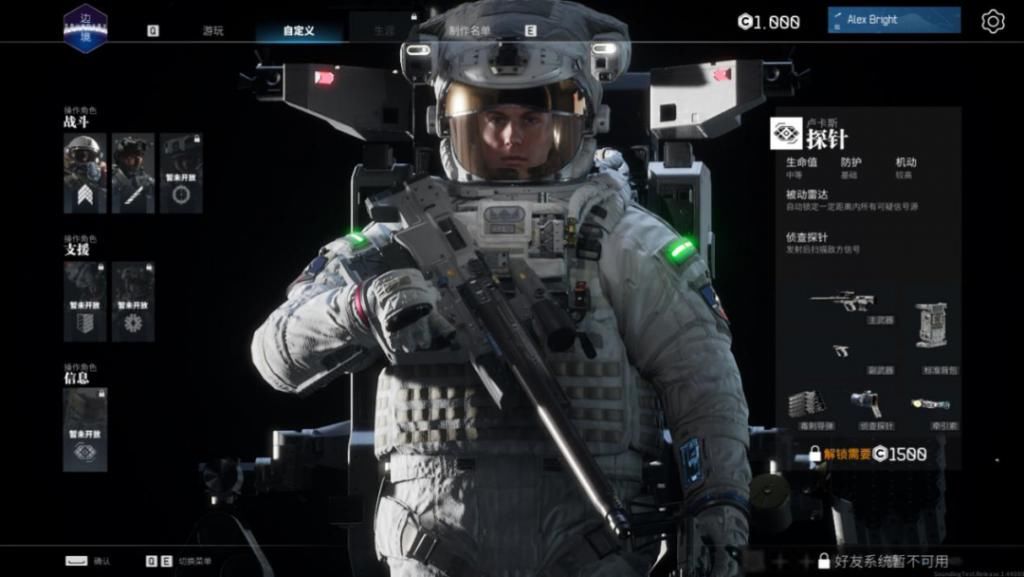Pick the locked 支援 card with shield icon
The width and height of the screenshot is (1024, 577).
[x=85, y=301]
